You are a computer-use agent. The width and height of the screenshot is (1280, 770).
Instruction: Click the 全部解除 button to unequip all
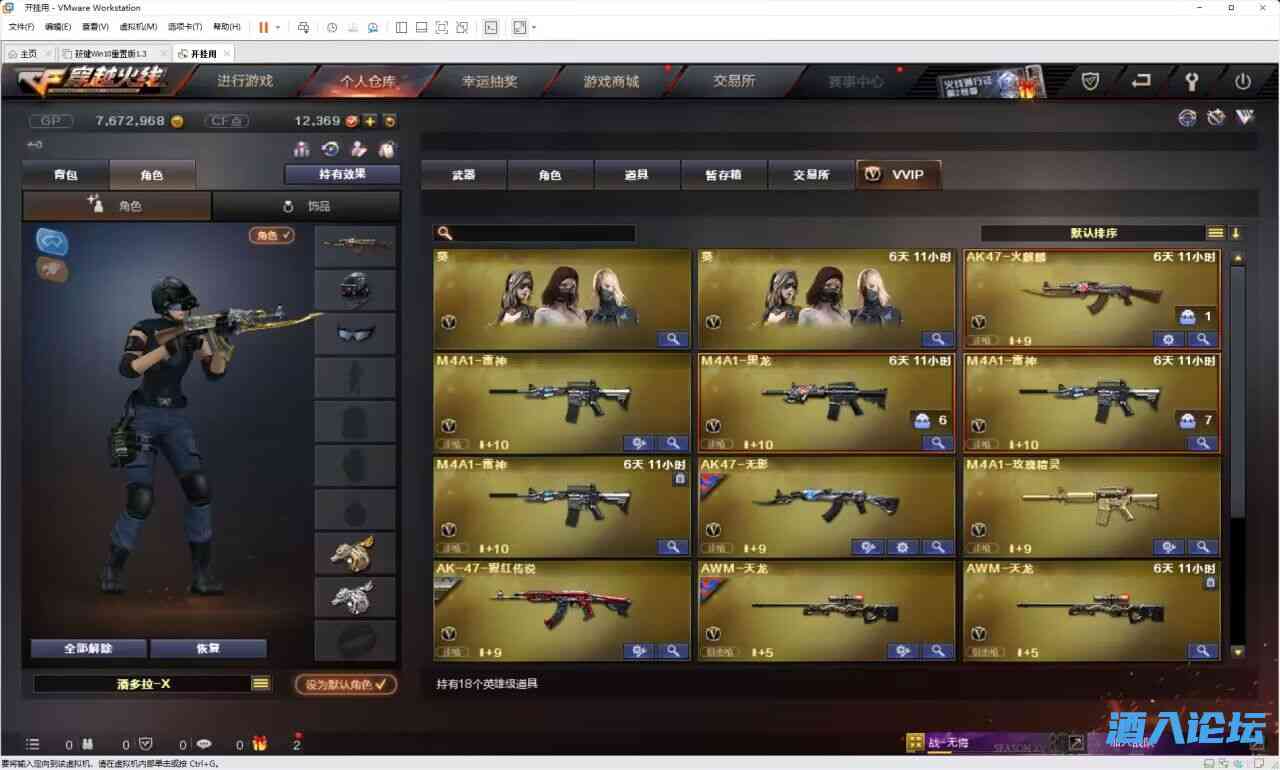point(85,648)
